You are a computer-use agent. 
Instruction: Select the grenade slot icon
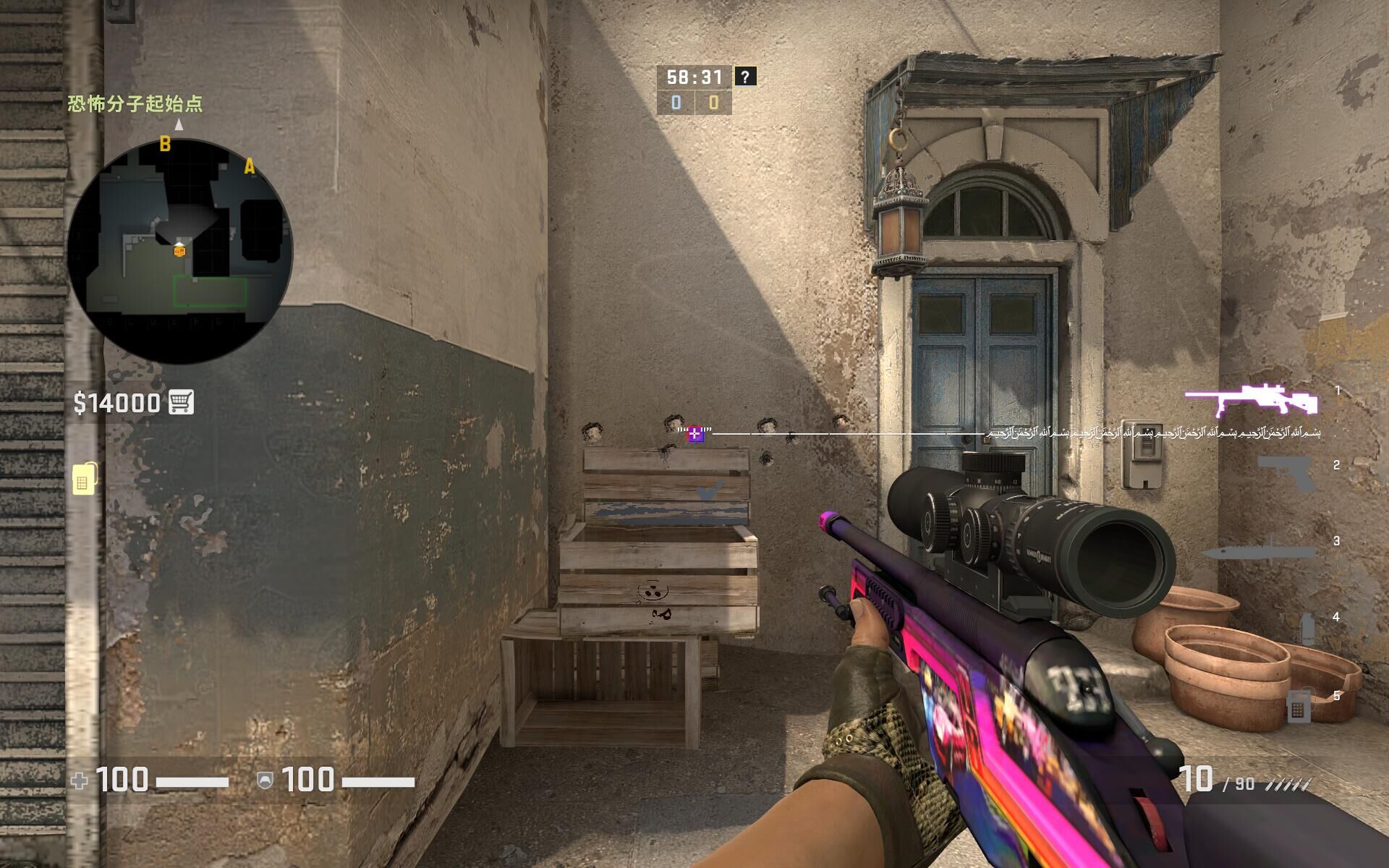pos(1306,628)
